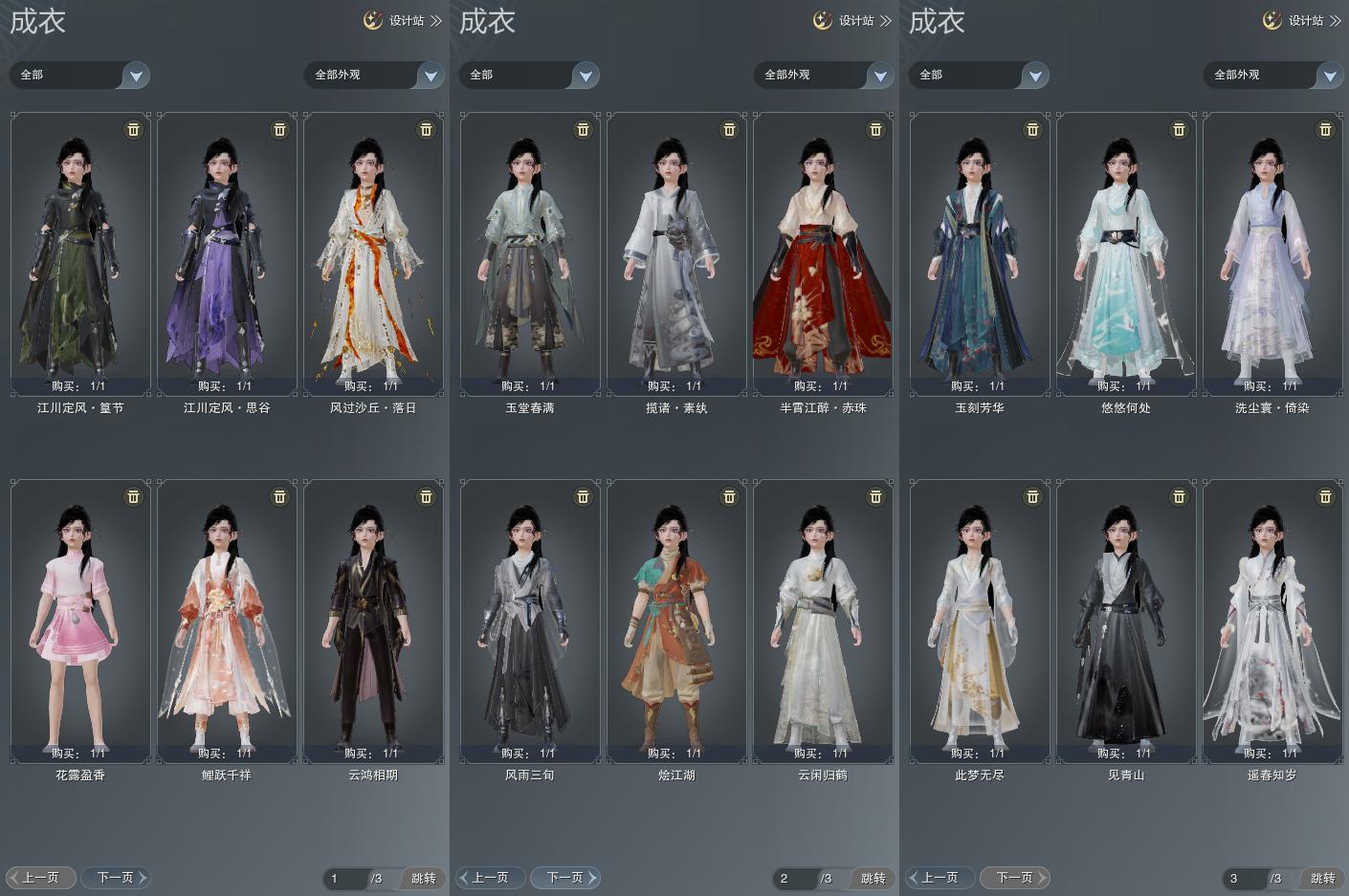Pick the red 半霄江醉·赤珠 outfit
The height and width of the screenshot is (896, 1349).
[x=823, y=253]
